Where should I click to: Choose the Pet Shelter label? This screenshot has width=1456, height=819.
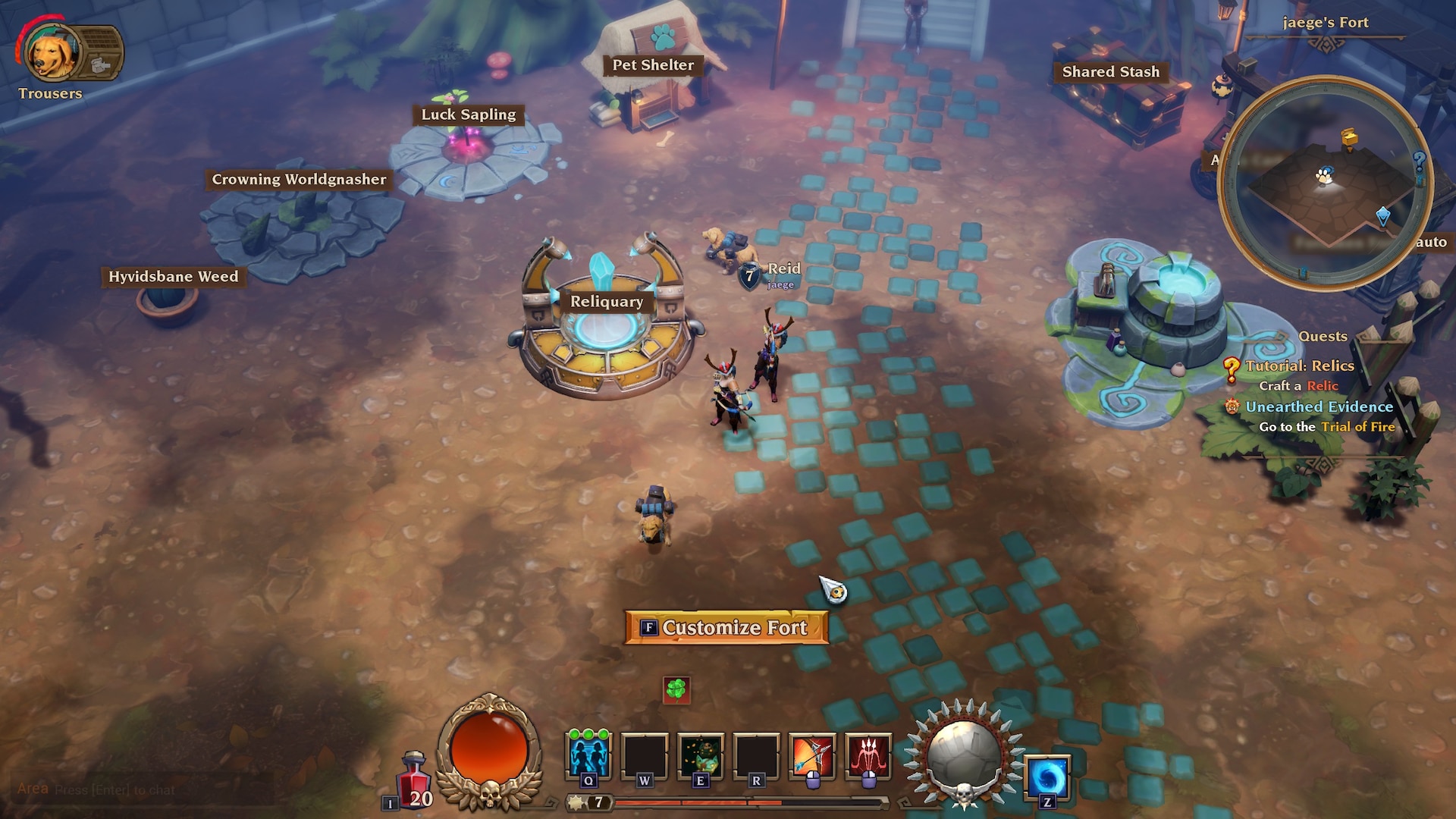point(653,65)
